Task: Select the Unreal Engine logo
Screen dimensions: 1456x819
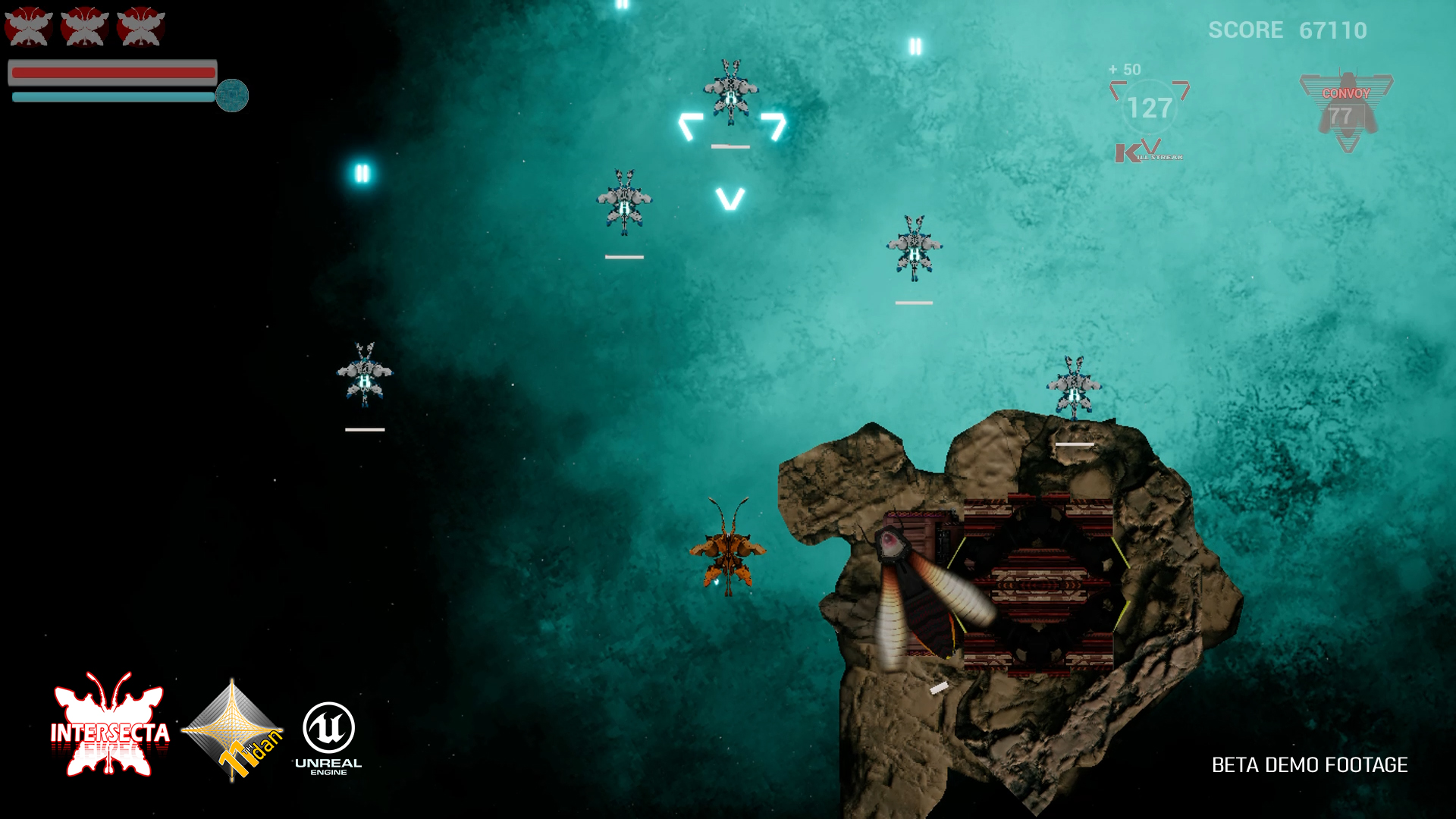Action: pyautogui.click(x=328, y=736)
